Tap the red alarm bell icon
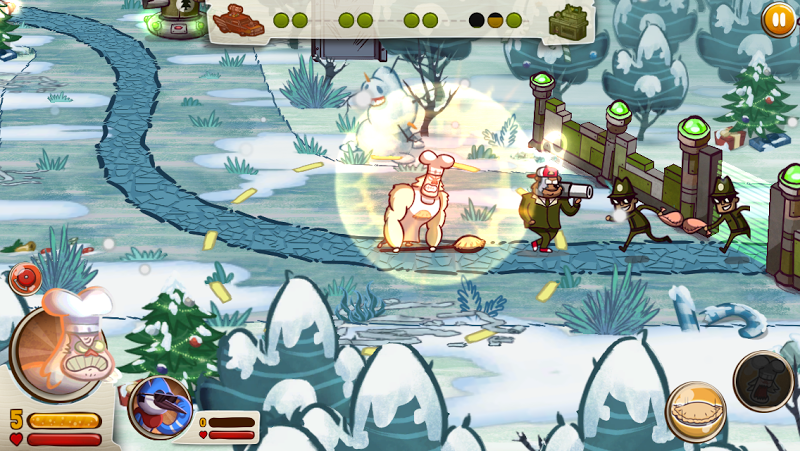800x451 pixels. (x=25, y=277)
